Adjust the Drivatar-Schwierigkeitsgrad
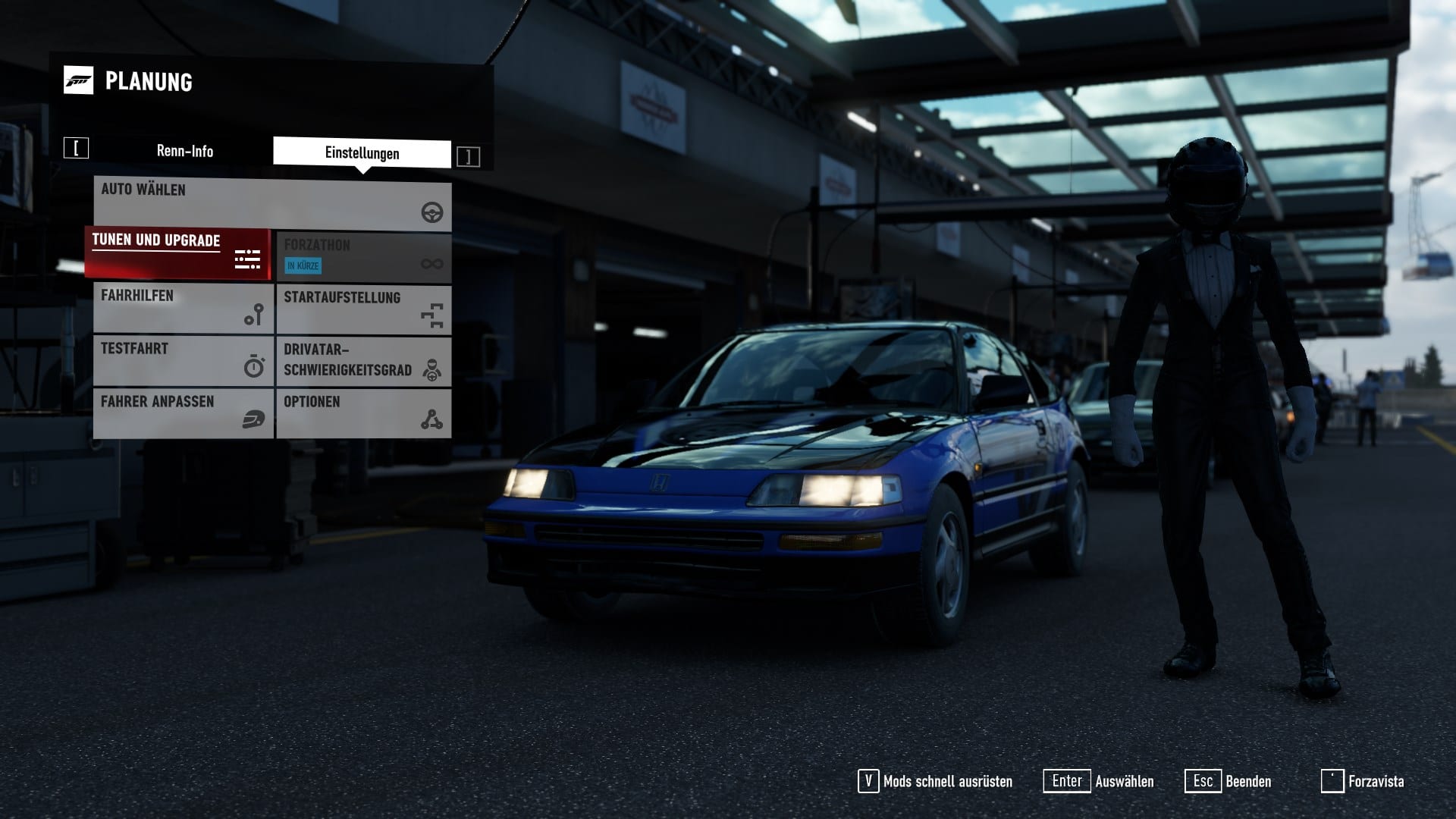 [363, 361]
